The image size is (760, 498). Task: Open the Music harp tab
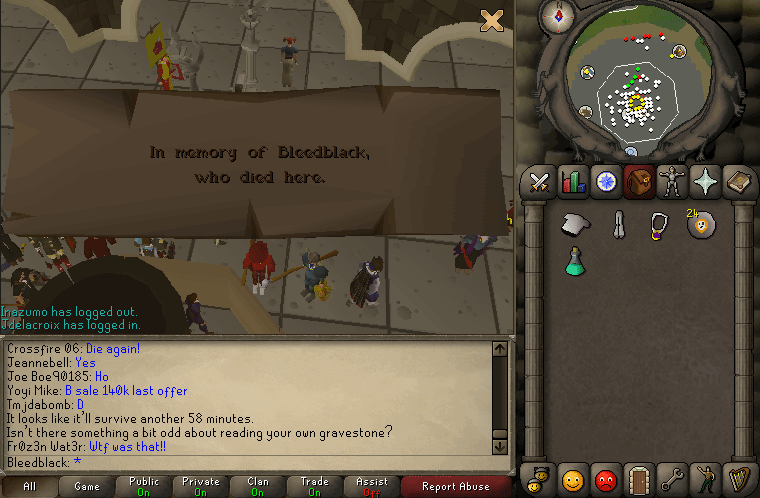(738, 478)
